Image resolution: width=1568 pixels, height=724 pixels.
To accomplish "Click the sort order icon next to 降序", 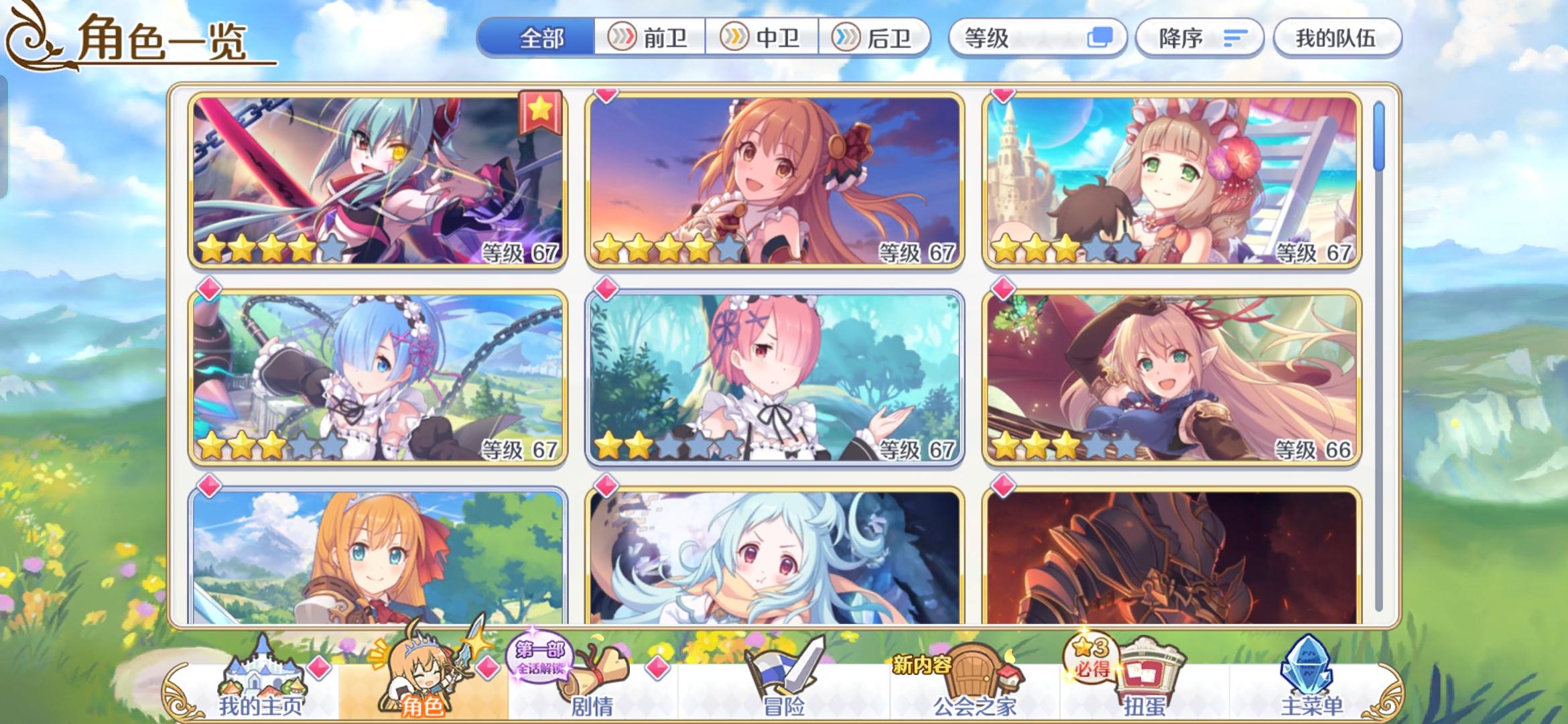I will 1233,39.
